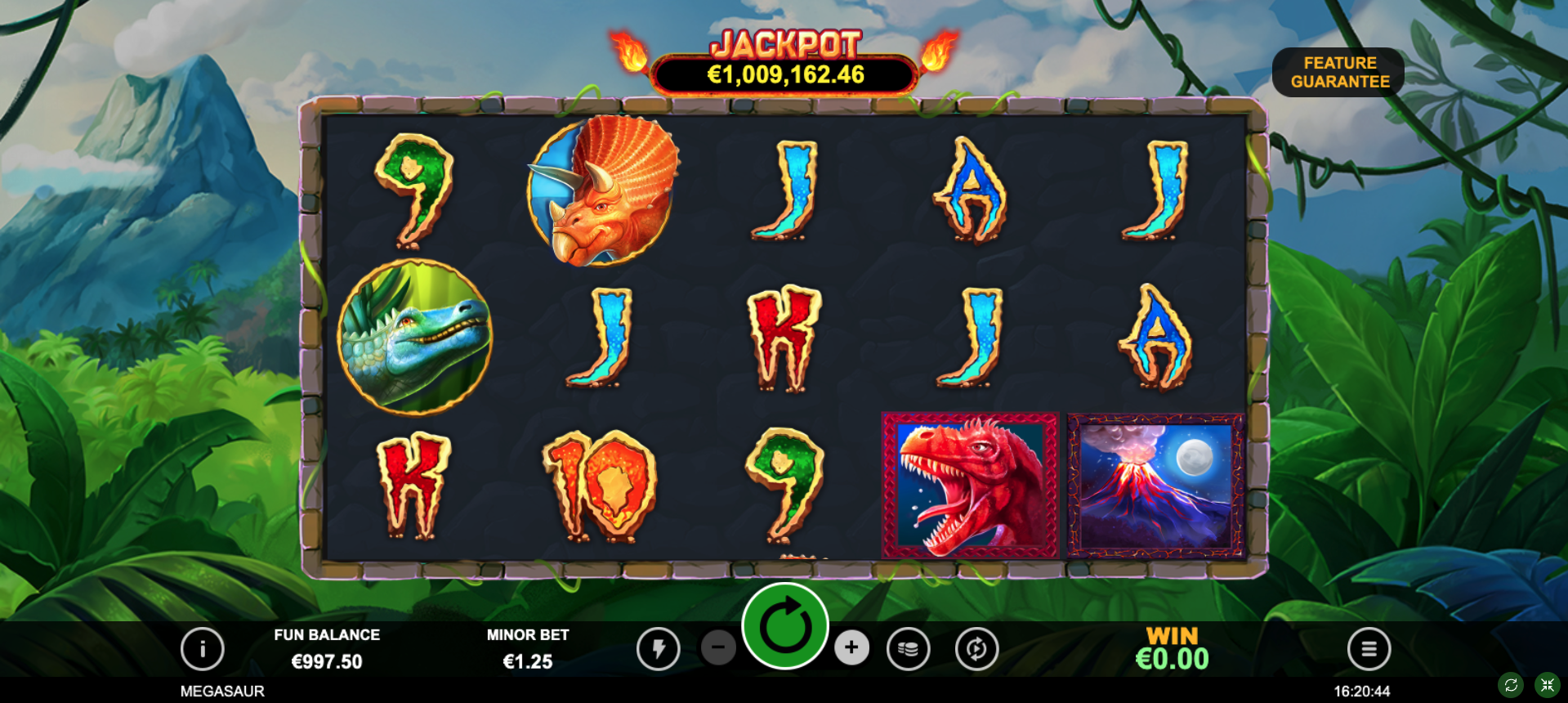Exit fullscreen mode

[1547, 685]
